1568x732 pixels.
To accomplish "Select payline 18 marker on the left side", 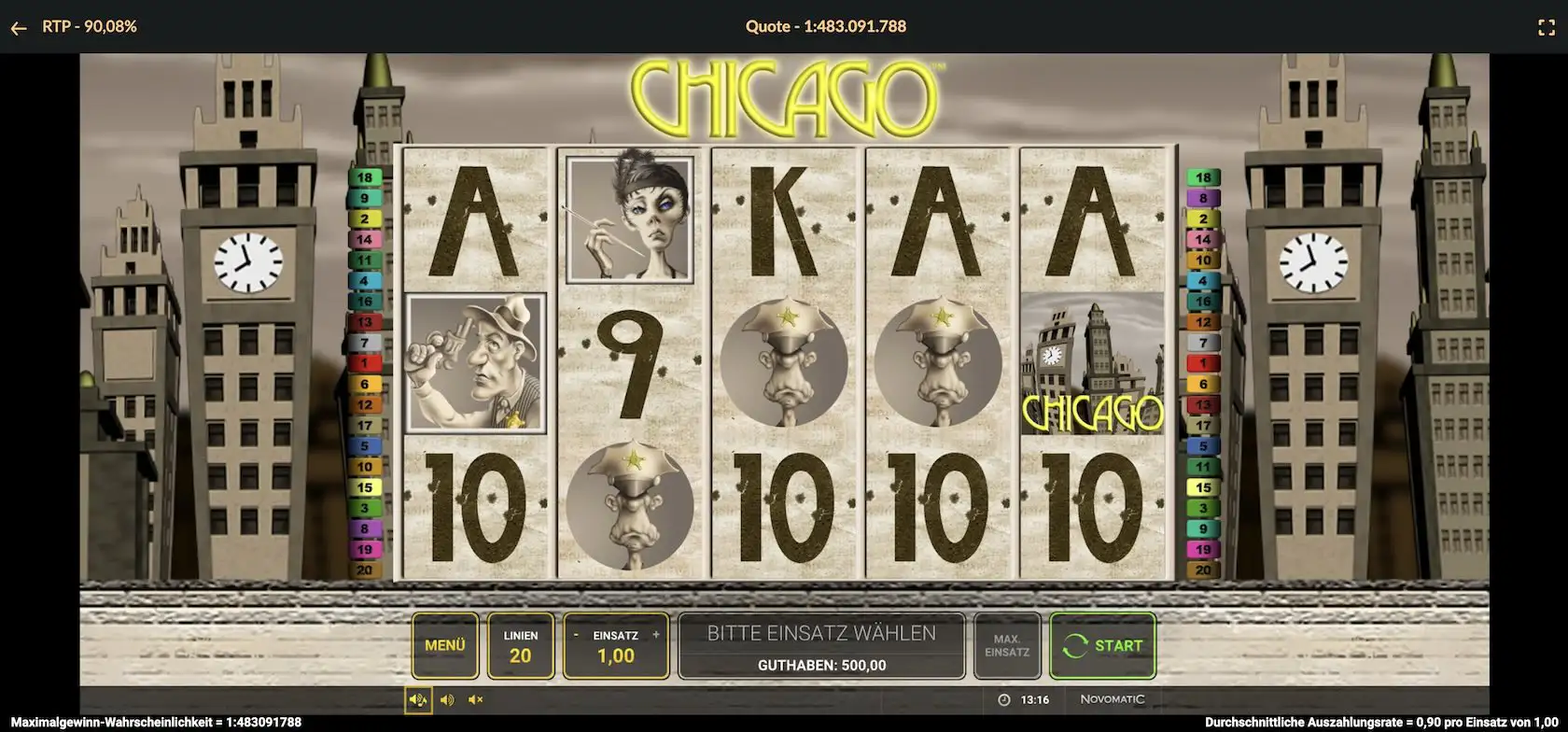I will click(x=364, y=177).
